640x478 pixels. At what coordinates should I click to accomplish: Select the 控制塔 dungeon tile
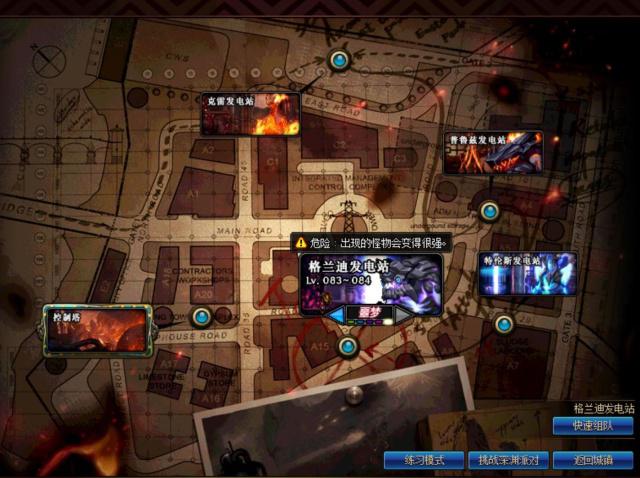97,330
